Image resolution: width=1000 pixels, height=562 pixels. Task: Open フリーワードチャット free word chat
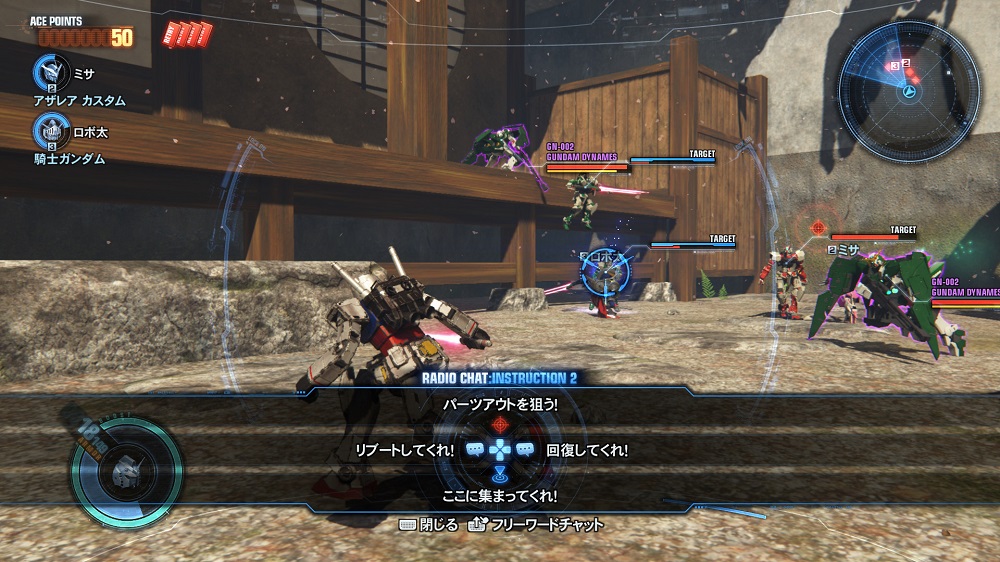pos(536,524)
